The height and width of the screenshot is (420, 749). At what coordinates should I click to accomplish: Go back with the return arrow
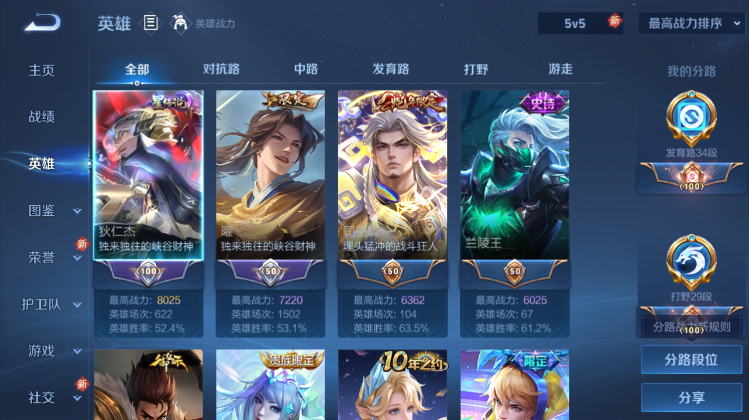42,23
